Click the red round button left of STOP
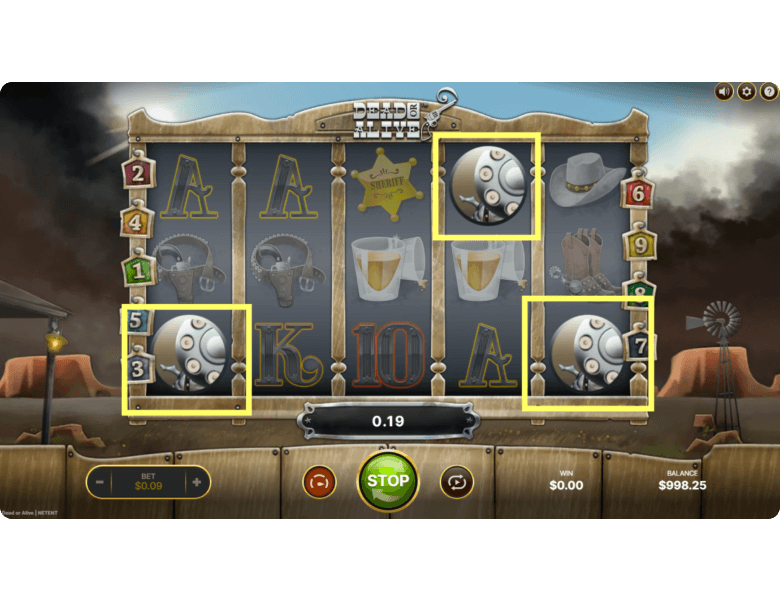The image size is (780, 600). (x=319, y=482)
